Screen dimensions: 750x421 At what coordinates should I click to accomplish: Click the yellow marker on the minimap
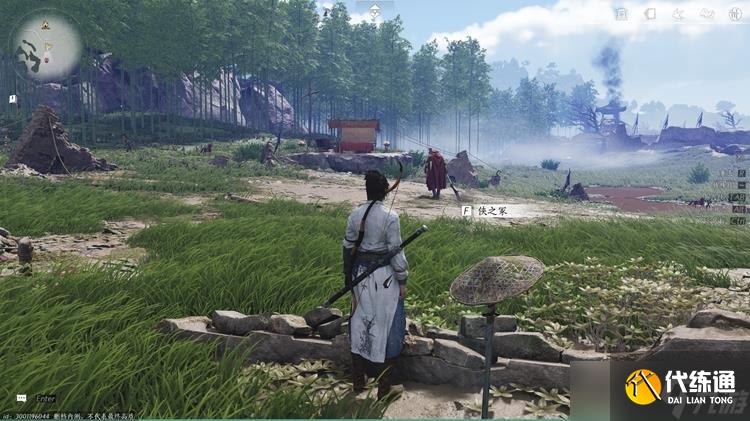coord(45,24)
